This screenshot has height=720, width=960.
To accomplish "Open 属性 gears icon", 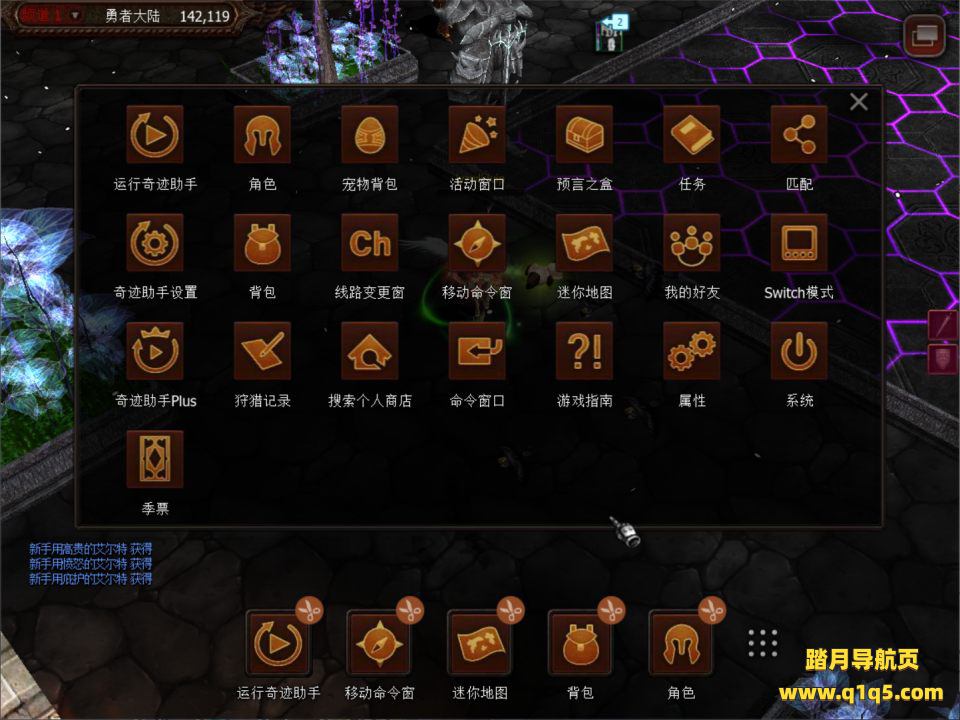I will [691, 351].
